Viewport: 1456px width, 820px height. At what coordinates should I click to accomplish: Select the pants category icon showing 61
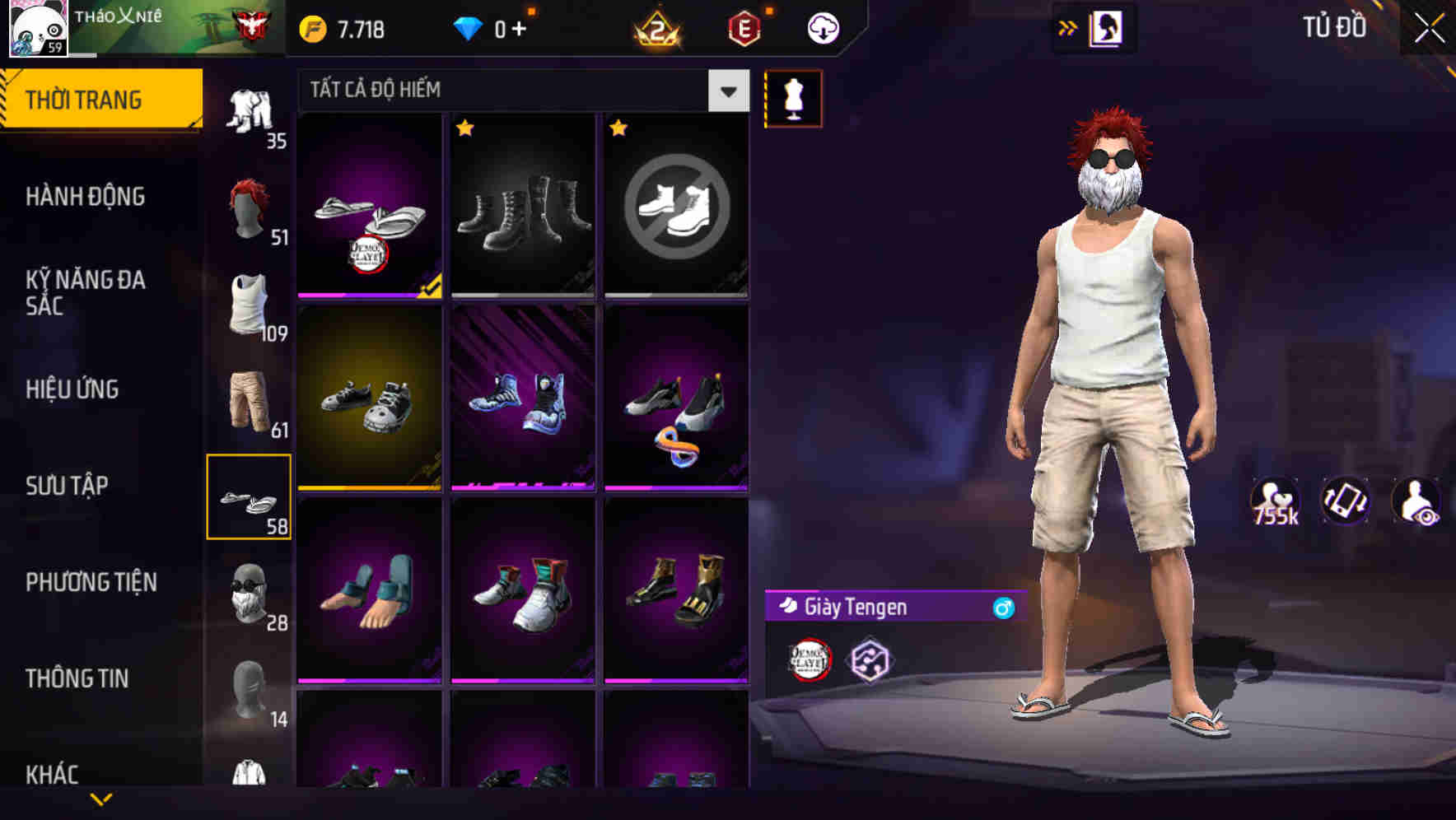tap(249, 402)
